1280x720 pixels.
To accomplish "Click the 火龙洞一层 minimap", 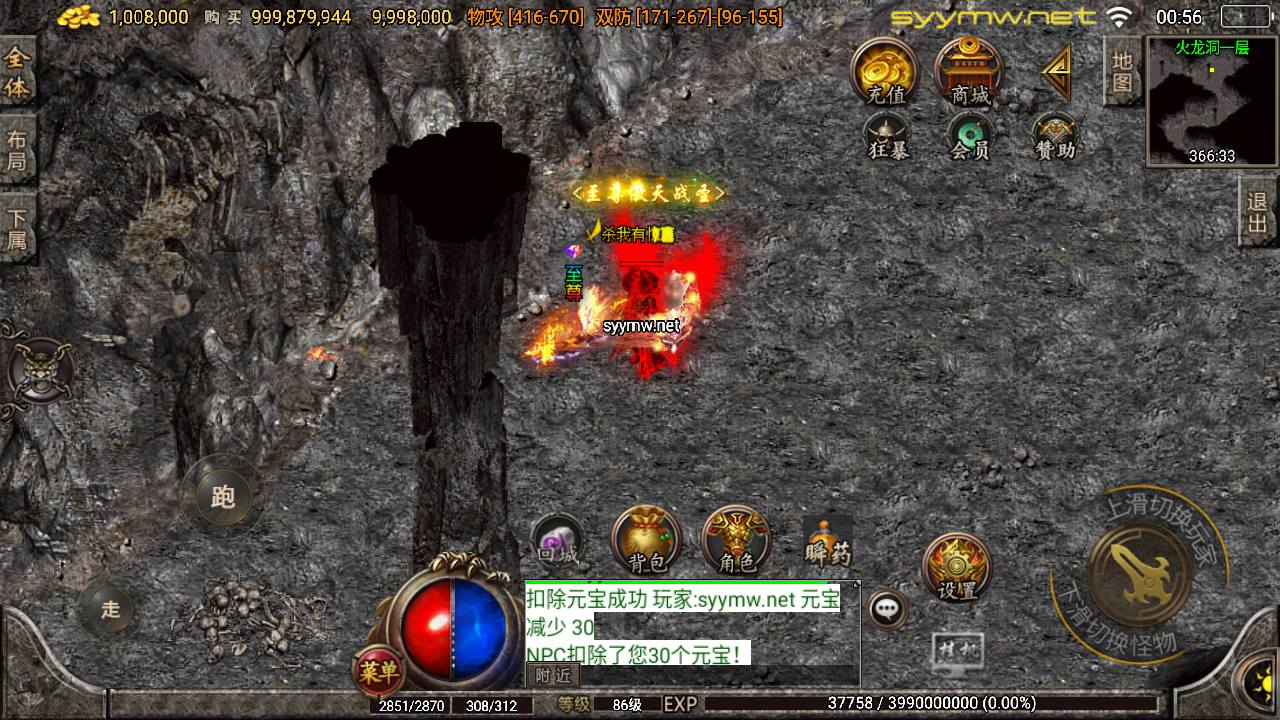I will click(x=1211, y=100).
